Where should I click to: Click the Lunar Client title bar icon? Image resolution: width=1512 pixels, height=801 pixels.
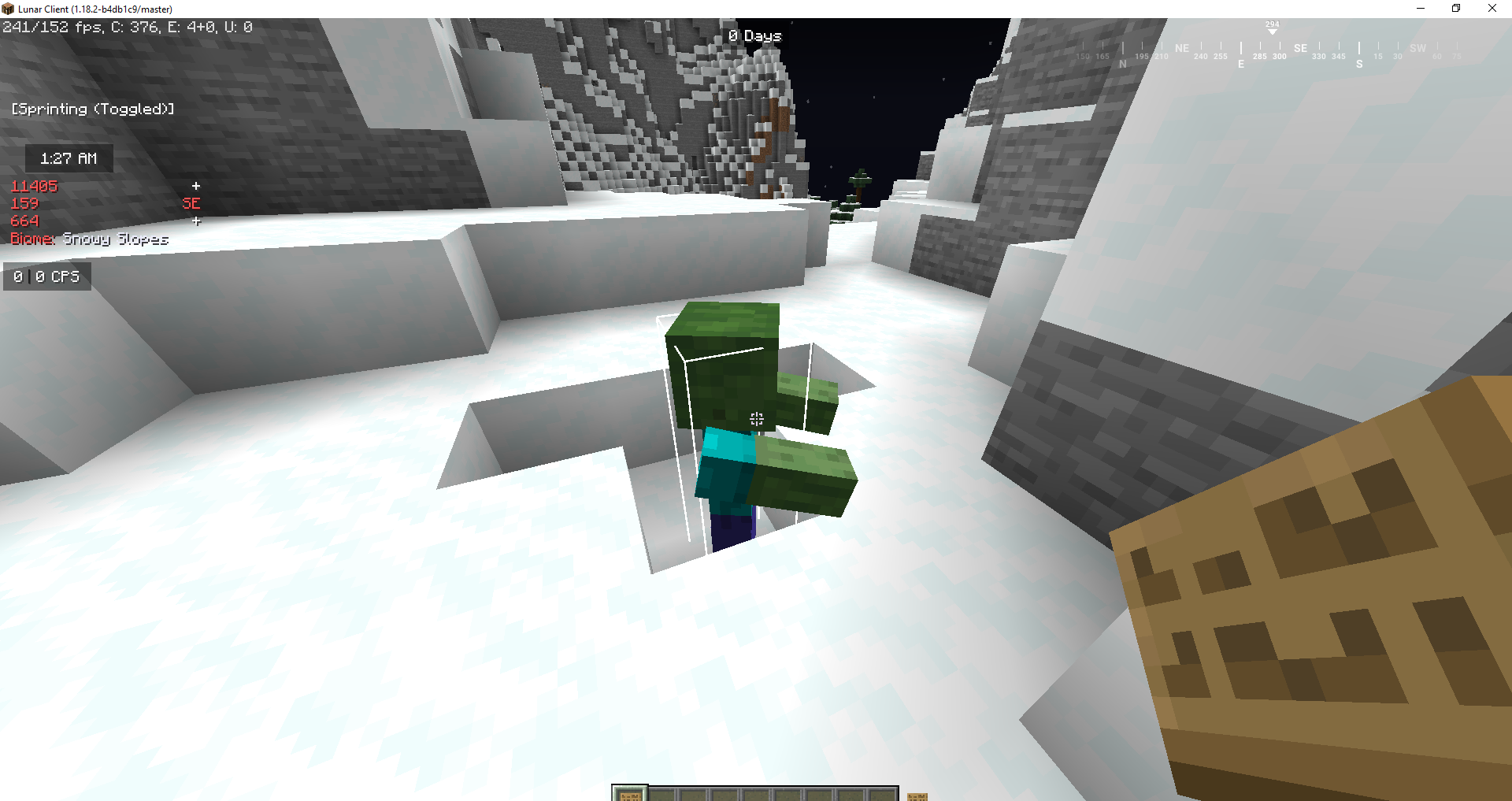click(x=7, y=9)
